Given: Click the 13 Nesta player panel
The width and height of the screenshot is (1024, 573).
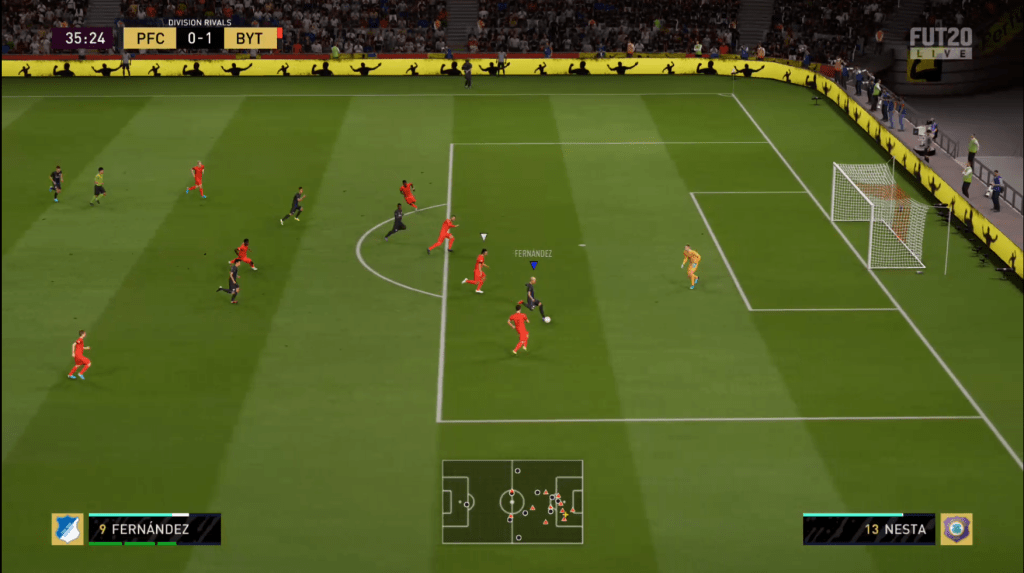Looking at the screenshot, I should tap(868, 529).
